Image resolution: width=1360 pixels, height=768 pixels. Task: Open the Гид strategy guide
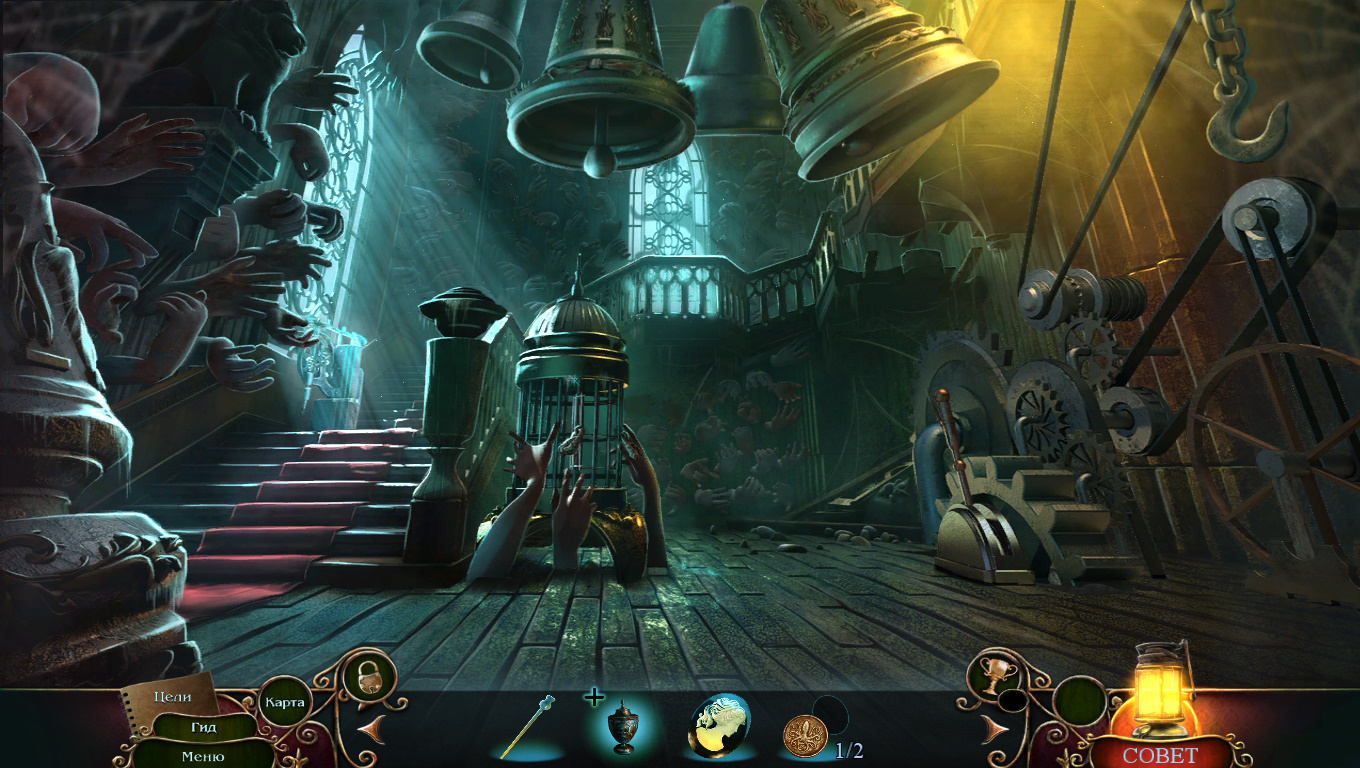204,727
